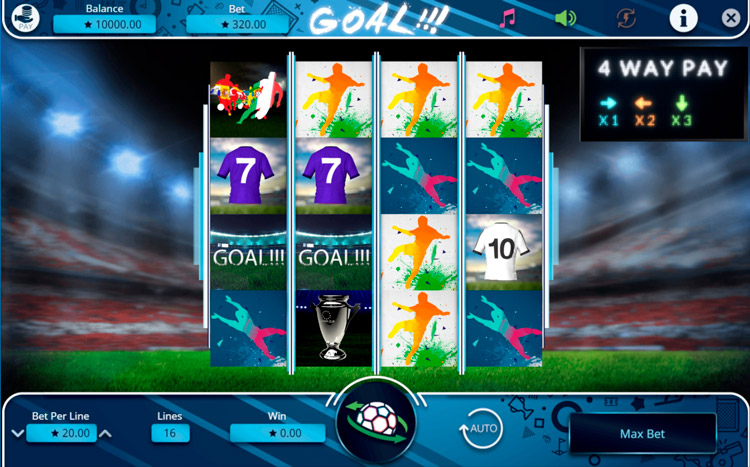The image size is (750, 467).
Task: Close the game with the X button
Action: 731,18
